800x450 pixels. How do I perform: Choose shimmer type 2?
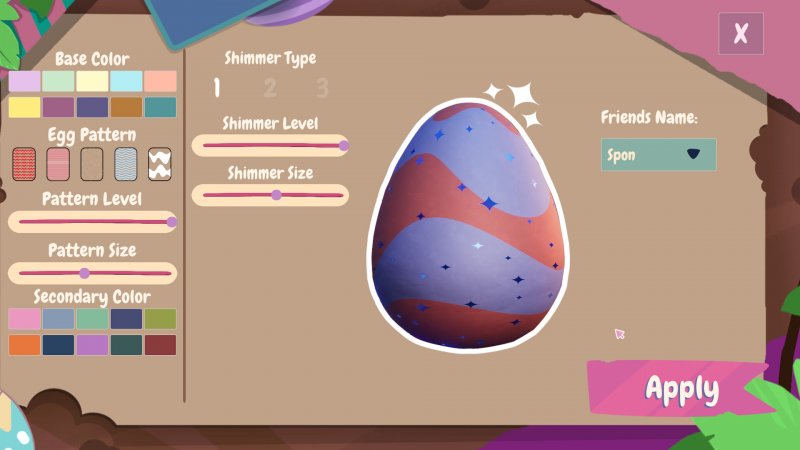tap(270, 88)
